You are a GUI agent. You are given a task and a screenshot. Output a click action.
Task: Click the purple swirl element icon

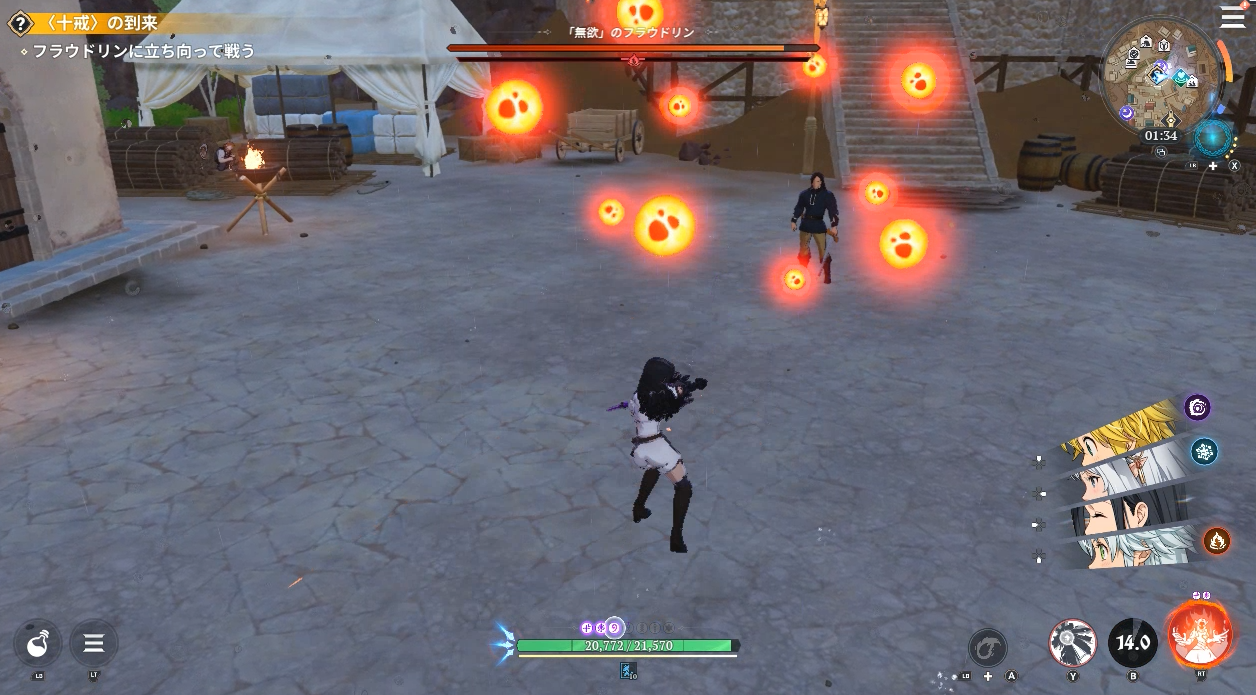[1197, 407]
